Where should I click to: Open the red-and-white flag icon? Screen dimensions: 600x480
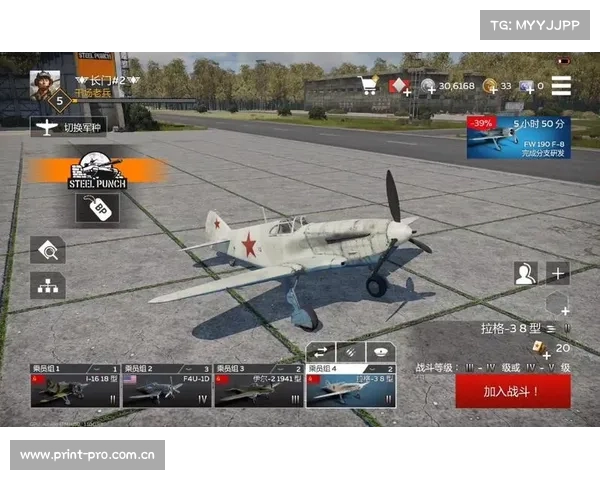click(399, 86)
